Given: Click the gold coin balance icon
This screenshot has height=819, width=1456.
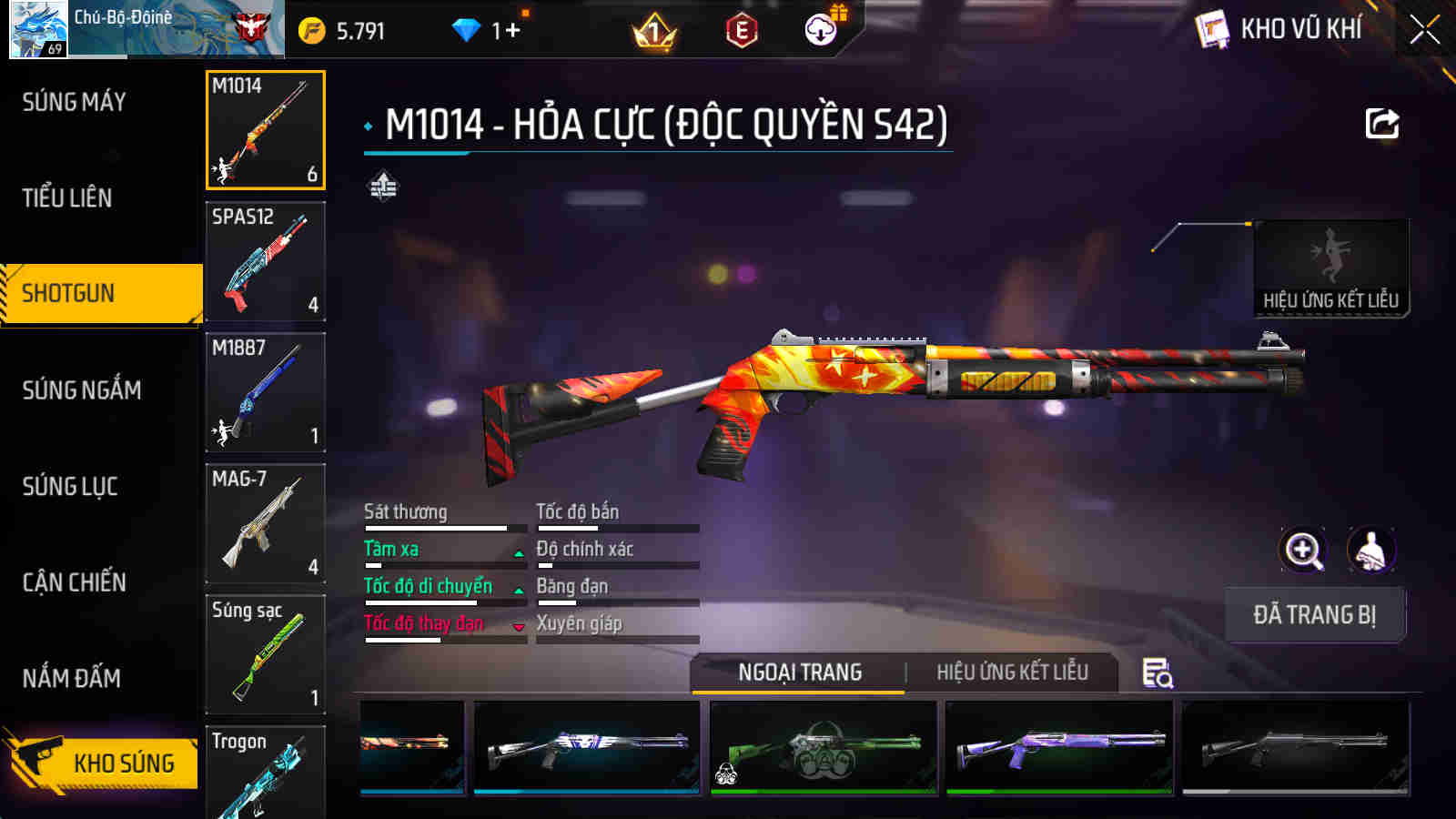Looking at the screenshot, I should click(x=313, y=28).
